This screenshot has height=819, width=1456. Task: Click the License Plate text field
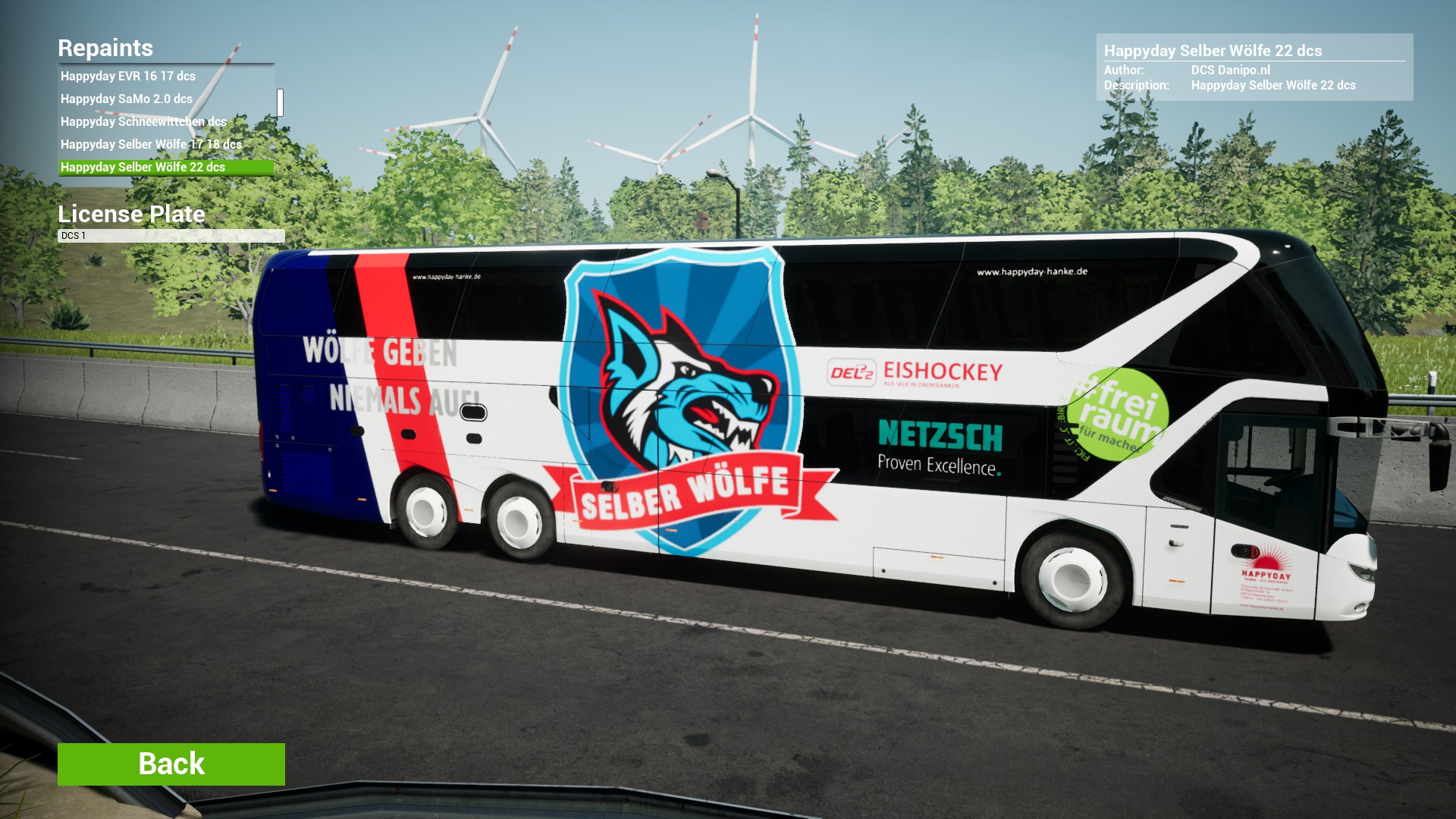click(x=171, y=236)
